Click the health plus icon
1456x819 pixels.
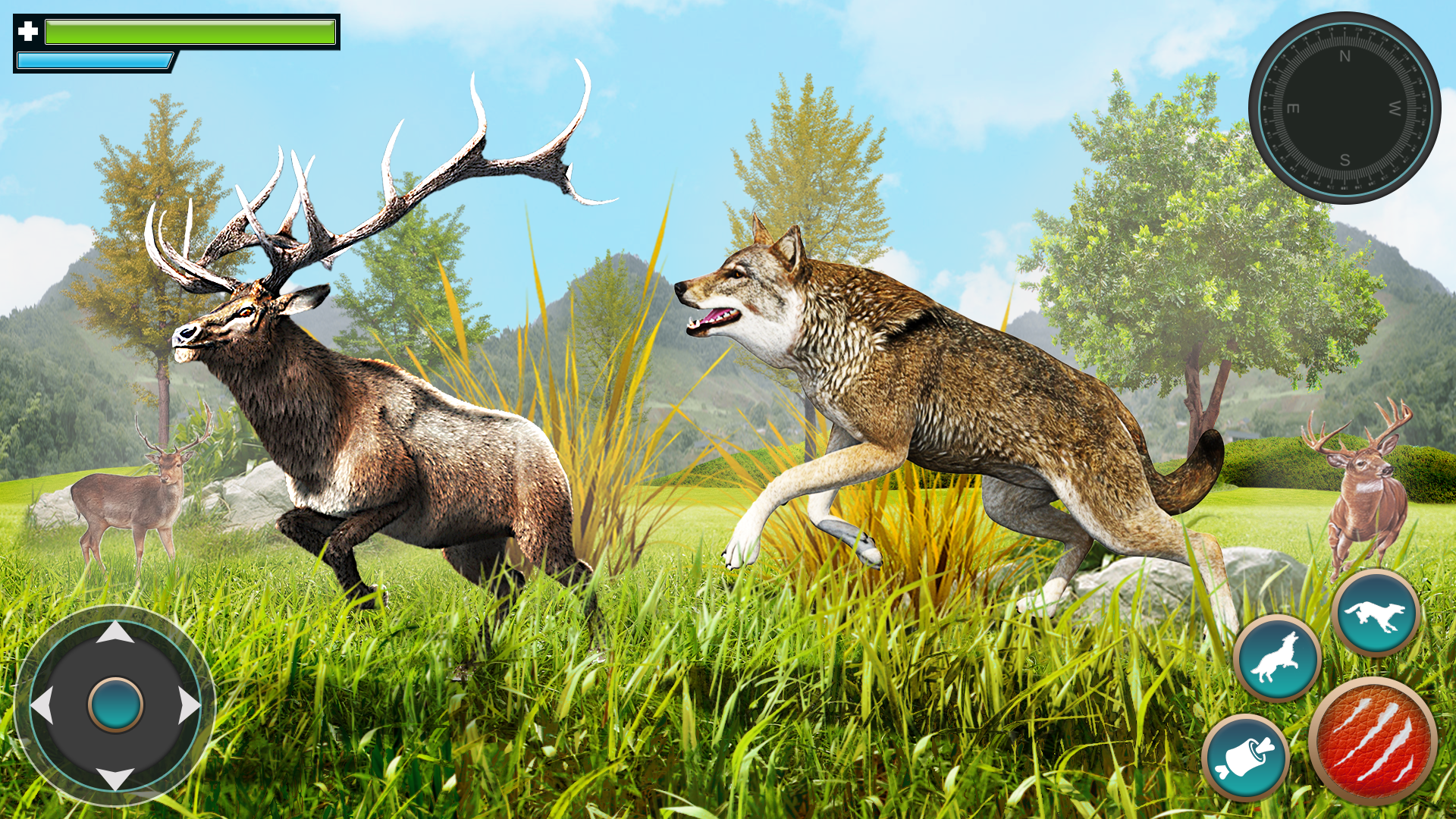27,30
